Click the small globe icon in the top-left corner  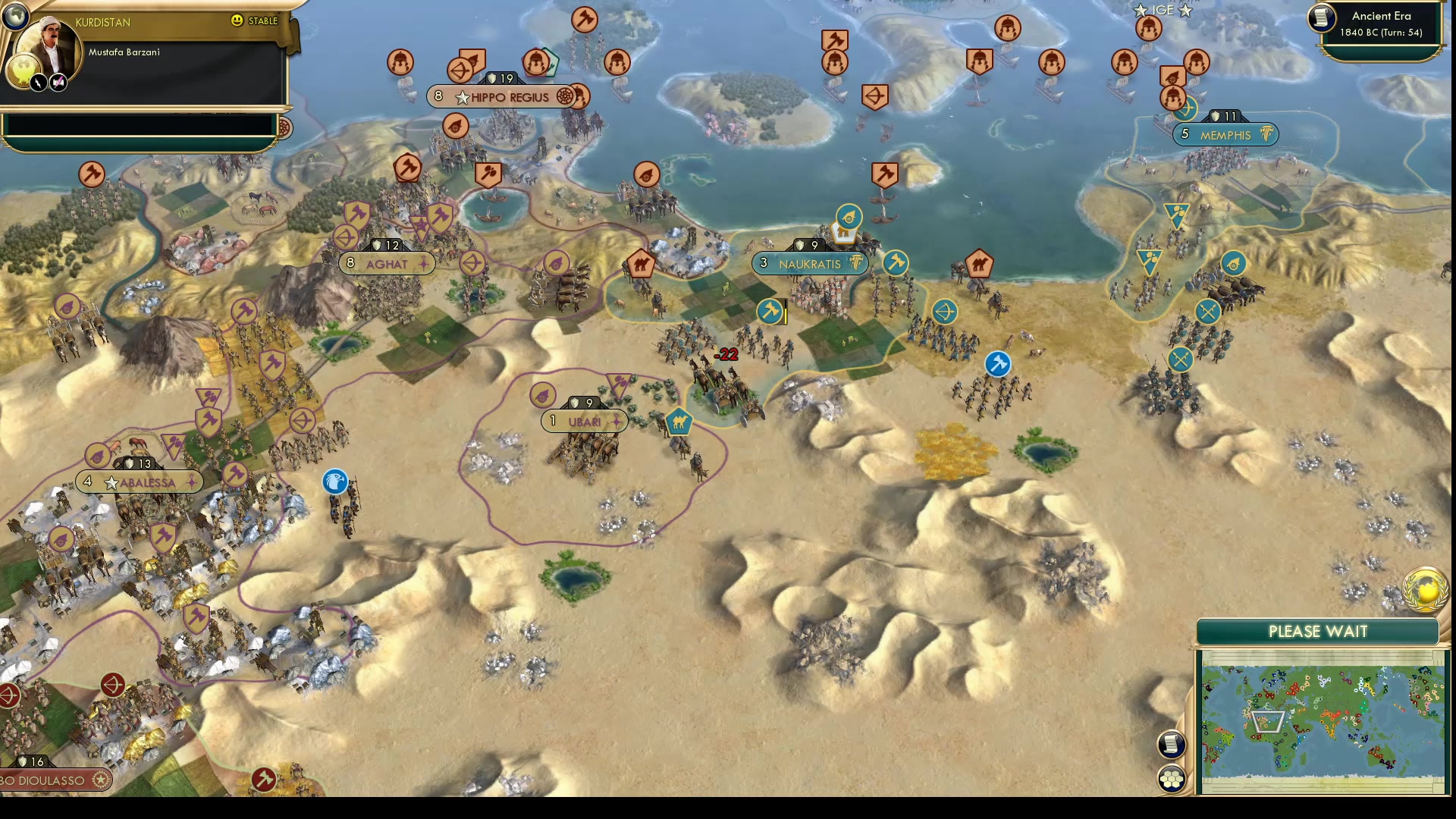pos(15,15)
